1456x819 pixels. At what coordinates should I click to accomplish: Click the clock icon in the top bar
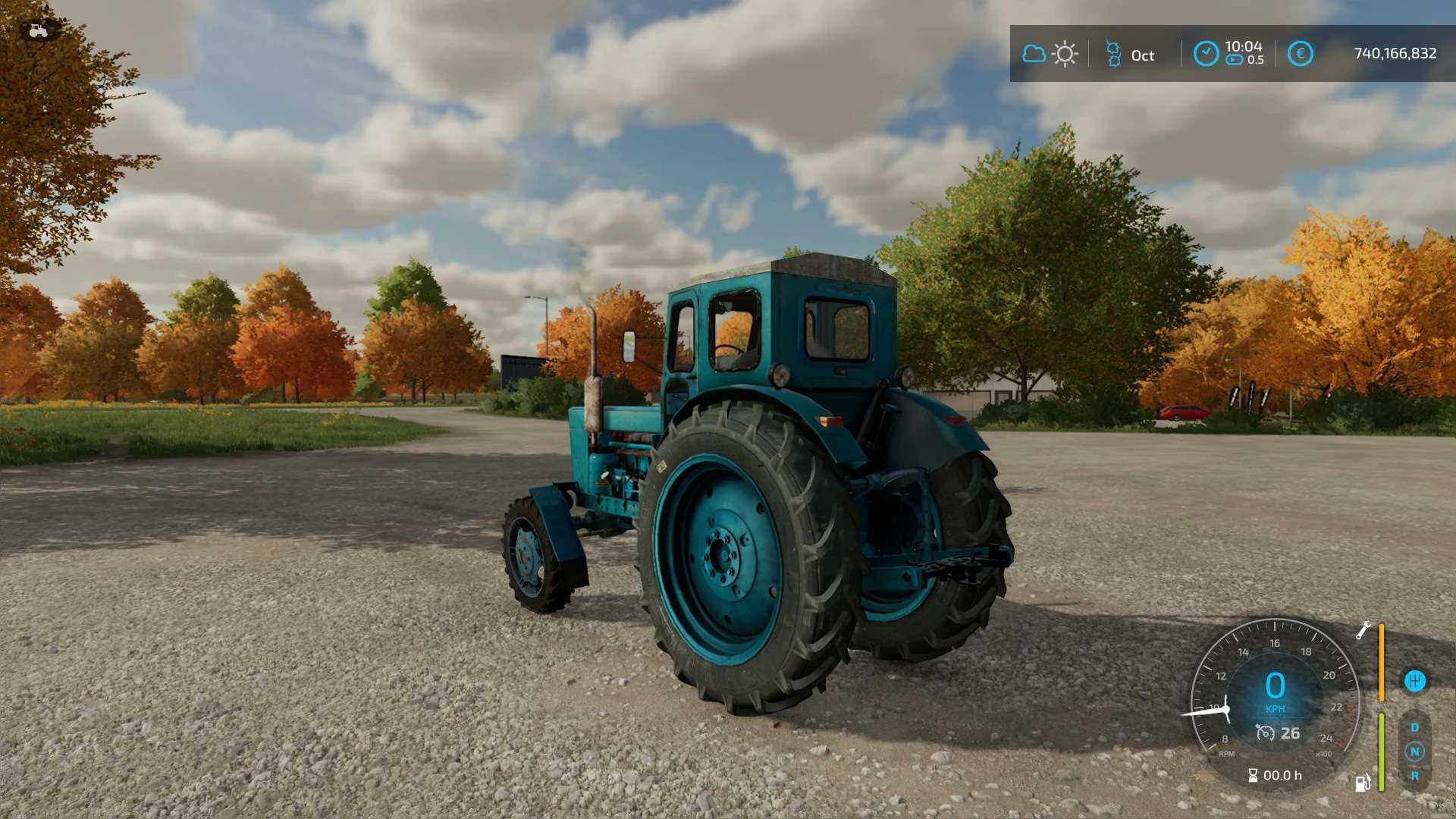[x=1206, y=54]
